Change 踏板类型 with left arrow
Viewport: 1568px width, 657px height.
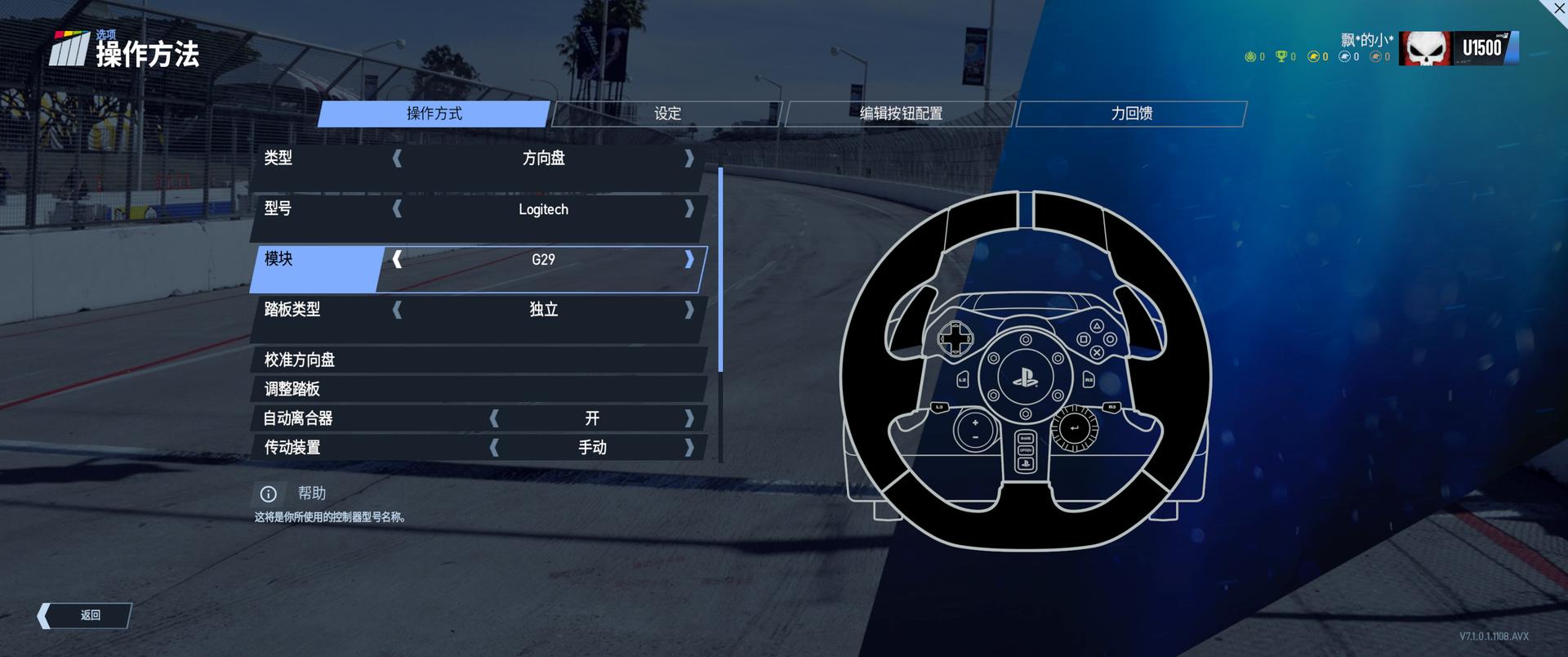click(x=398, y=310)
